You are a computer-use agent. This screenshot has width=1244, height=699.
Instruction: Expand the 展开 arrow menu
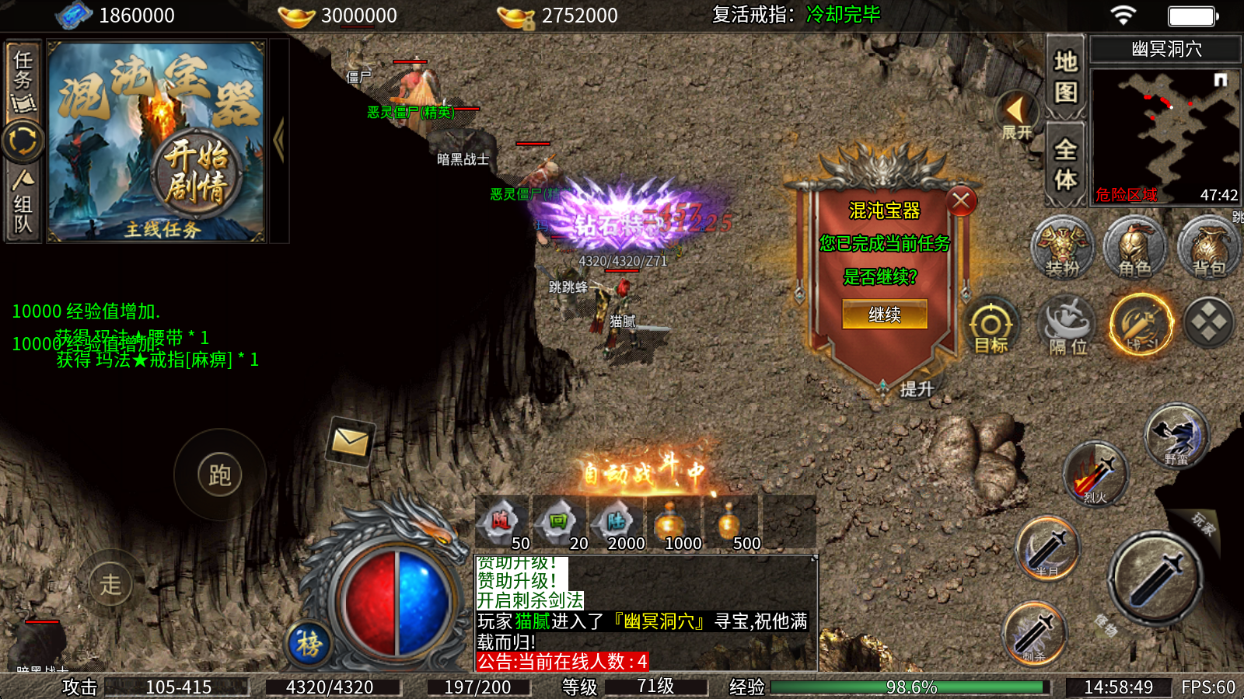point(1016,115)
